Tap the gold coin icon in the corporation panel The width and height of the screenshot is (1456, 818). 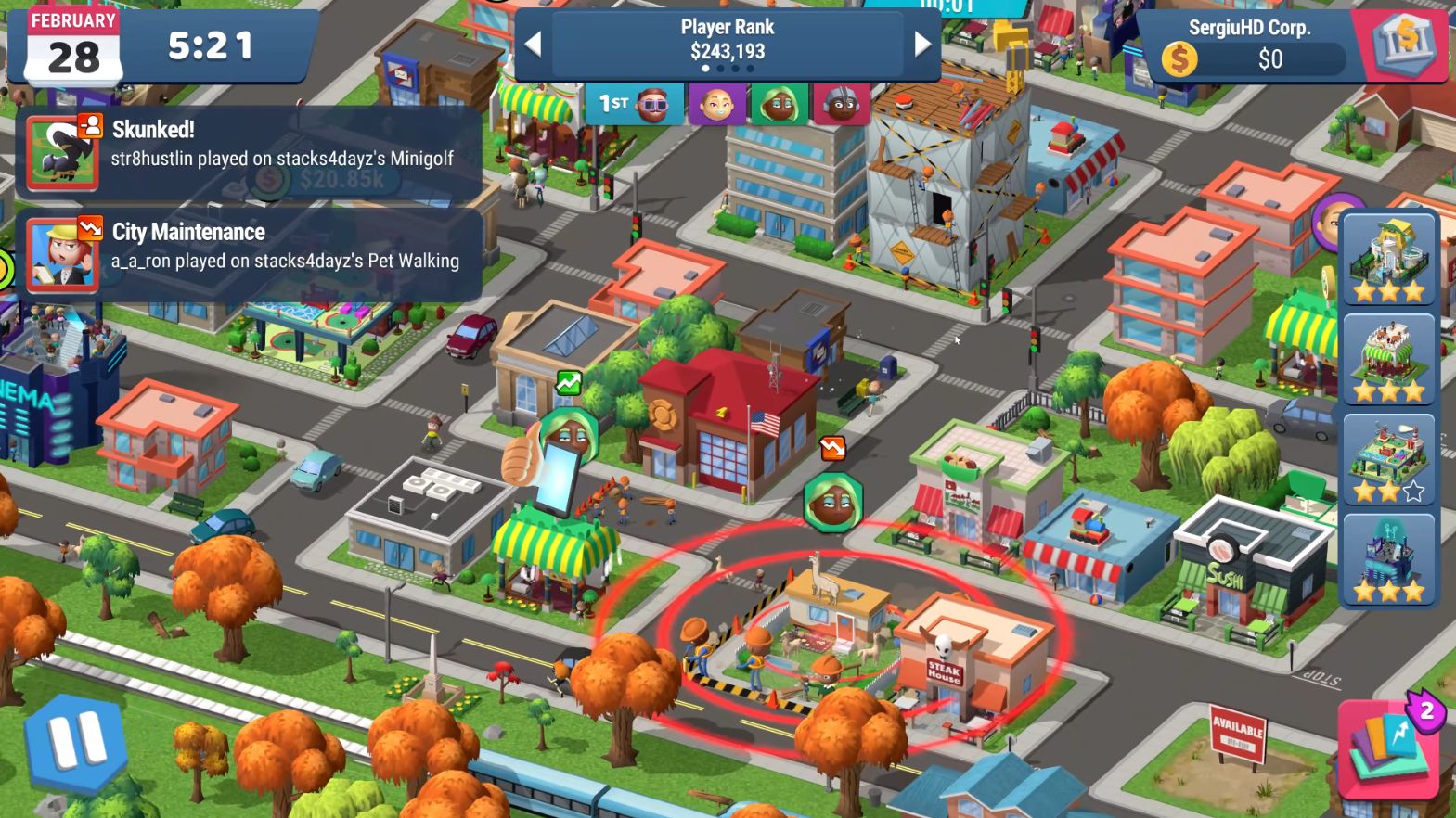(1179, 59)
